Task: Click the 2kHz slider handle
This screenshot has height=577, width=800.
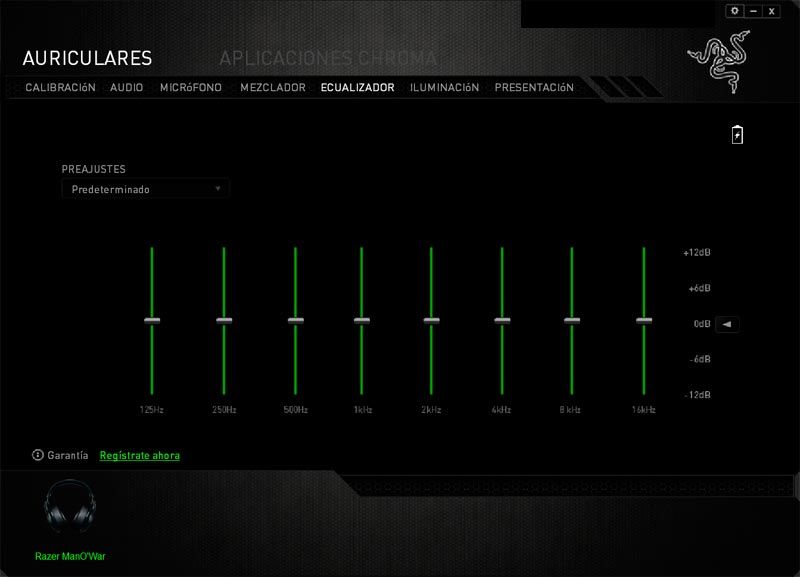Action: point(431,320)
